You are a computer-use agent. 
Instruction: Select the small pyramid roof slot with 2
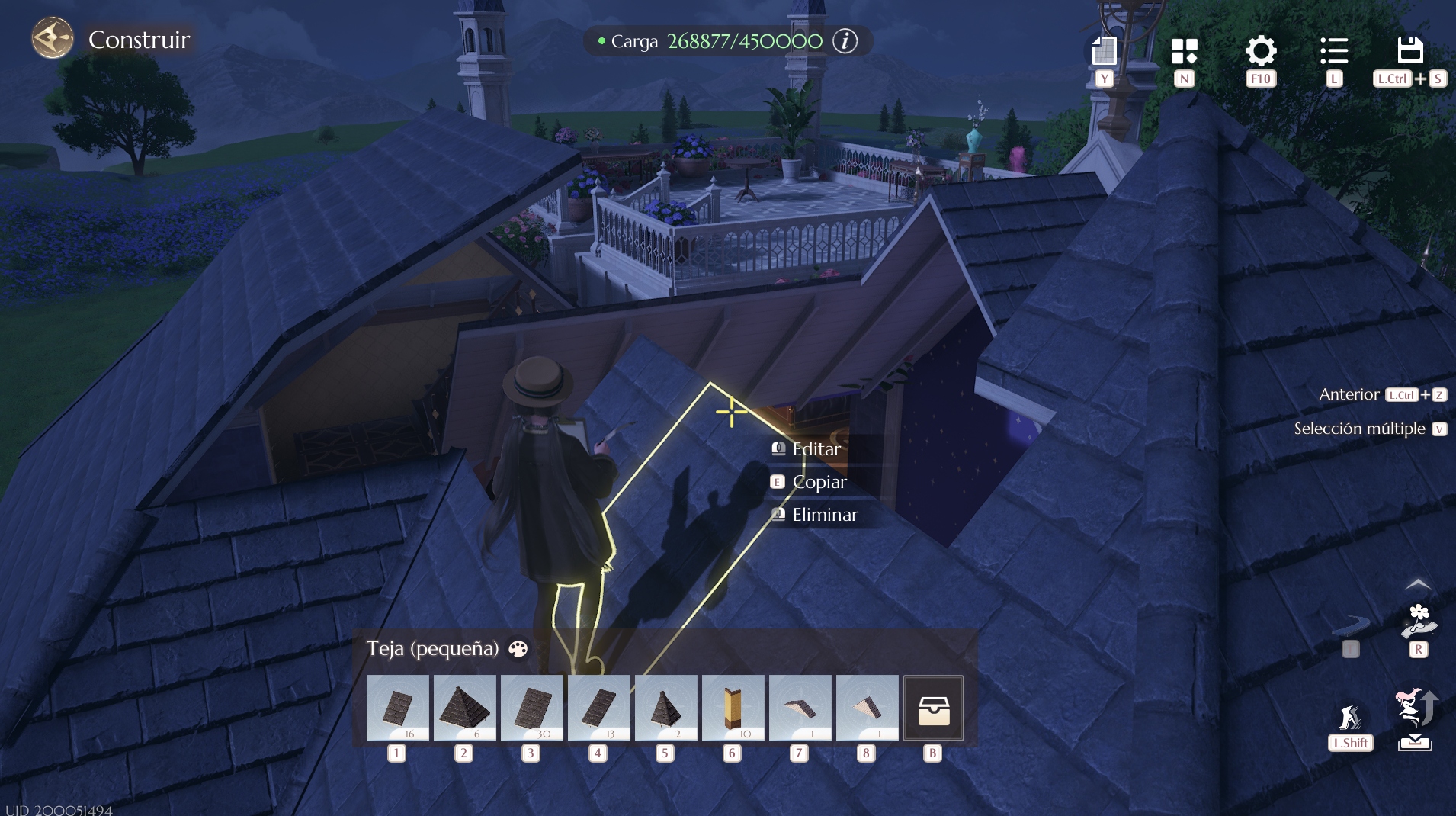tap(665, 708)
